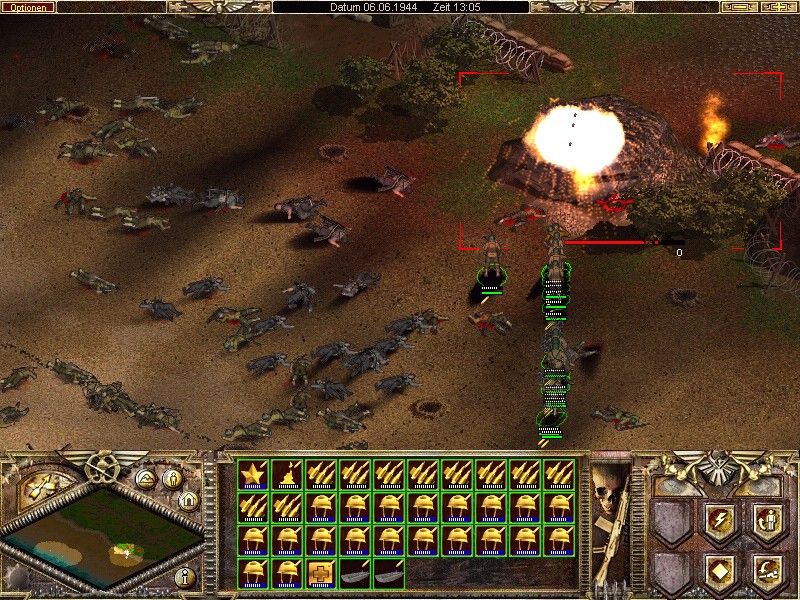This screenshot has height=600, width=800.
Task: Click the prone soldier stance command
Action: click(x=766, y=572)
